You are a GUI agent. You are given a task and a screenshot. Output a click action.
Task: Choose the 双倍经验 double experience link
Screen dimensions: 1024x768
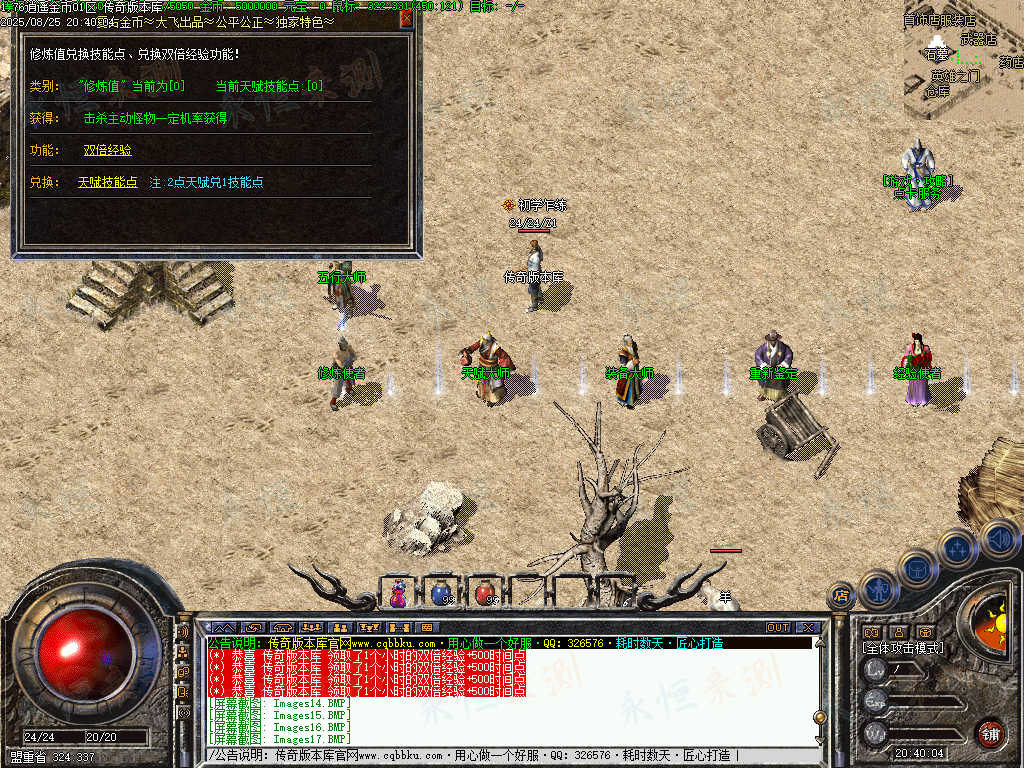107,150
